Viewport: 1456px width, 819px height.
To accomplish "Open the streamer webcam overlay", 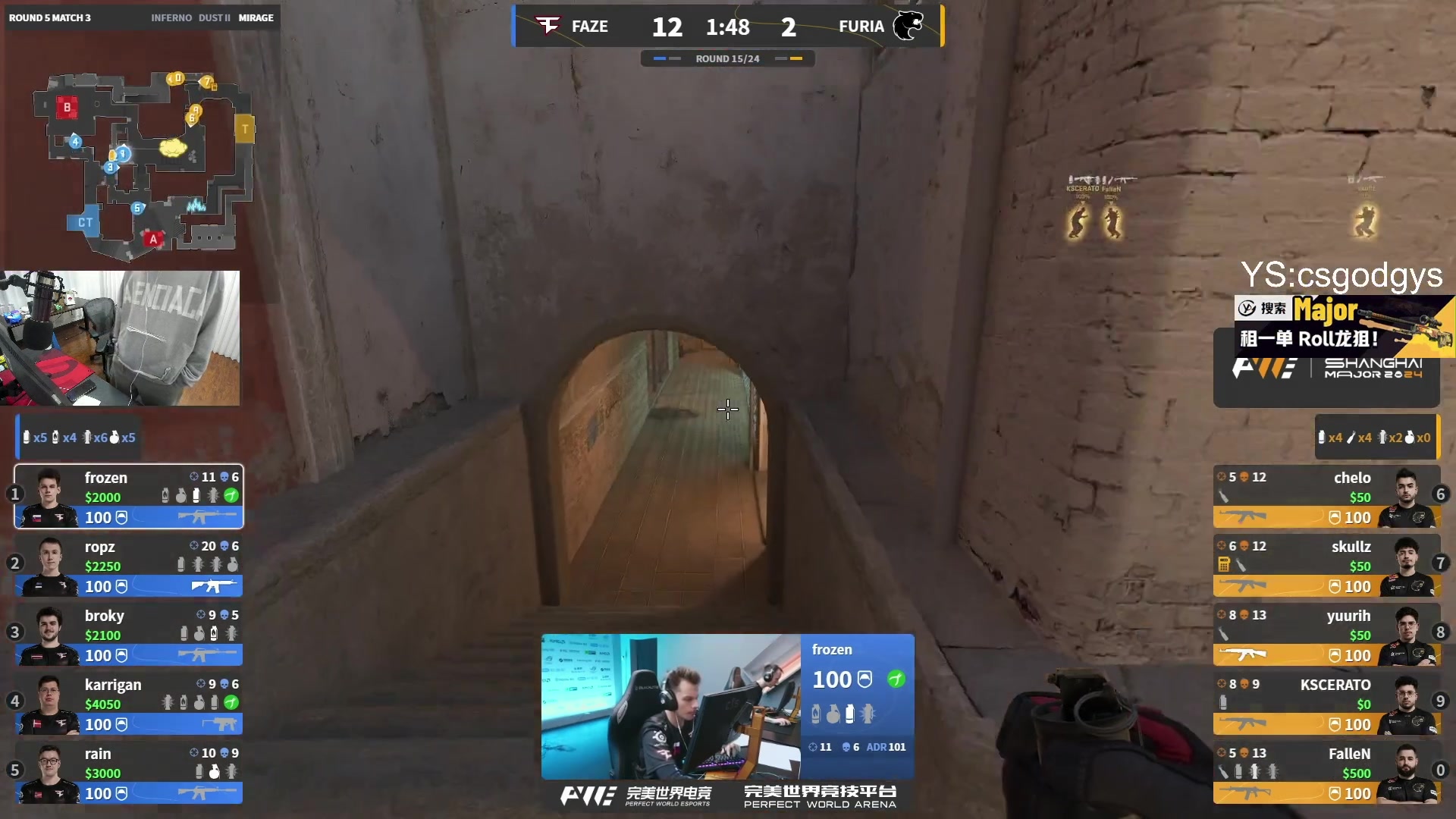I will [120, 338].
